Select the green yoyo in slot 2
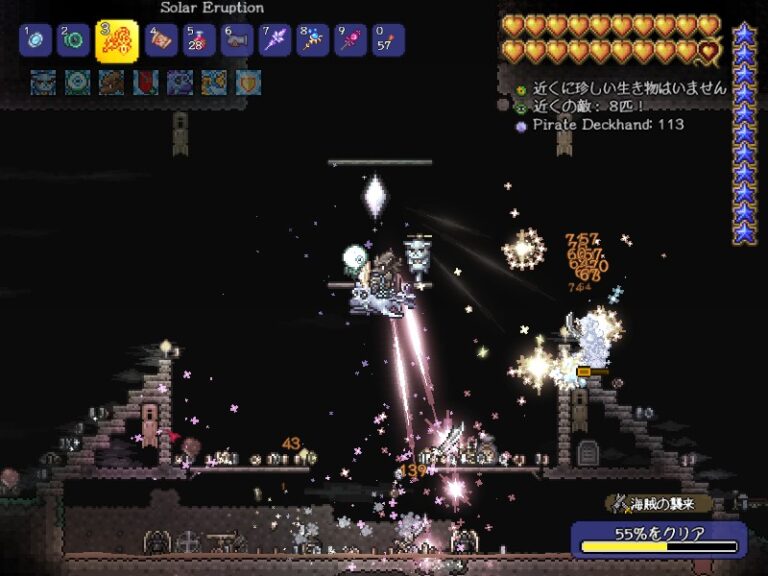 pos(74,41)
